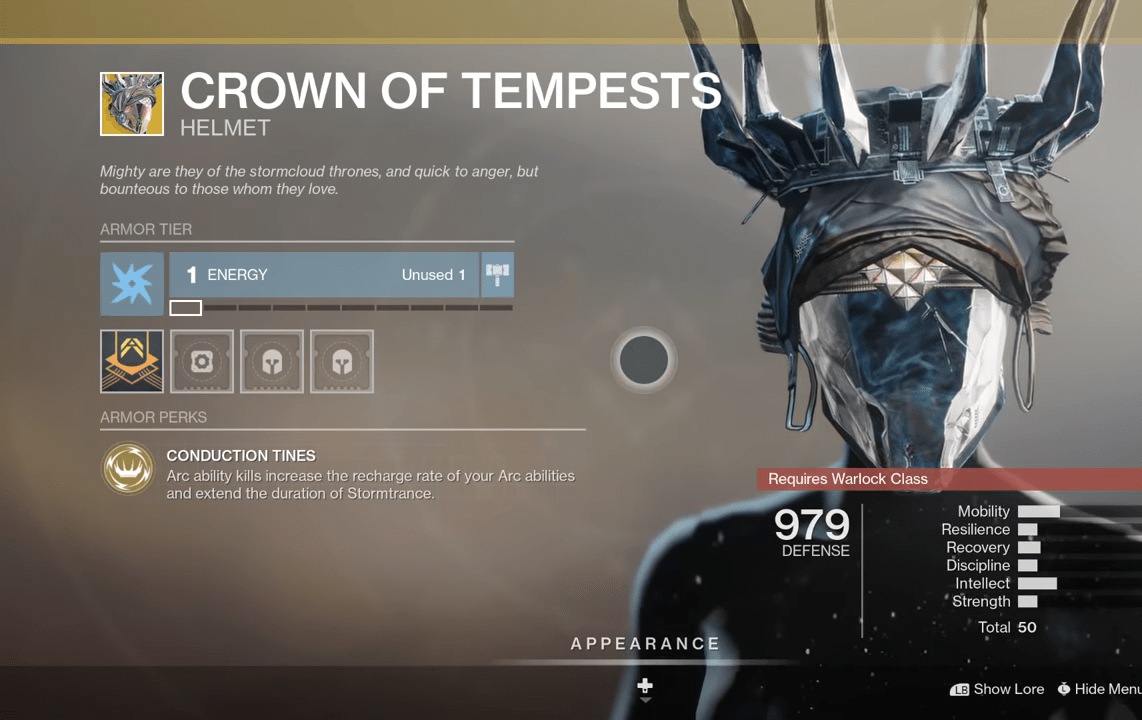The height and width of the screenshot is (720, 1142).
Task: Inspect the Conduction Tines perk icon
Action: pos(128,469)
